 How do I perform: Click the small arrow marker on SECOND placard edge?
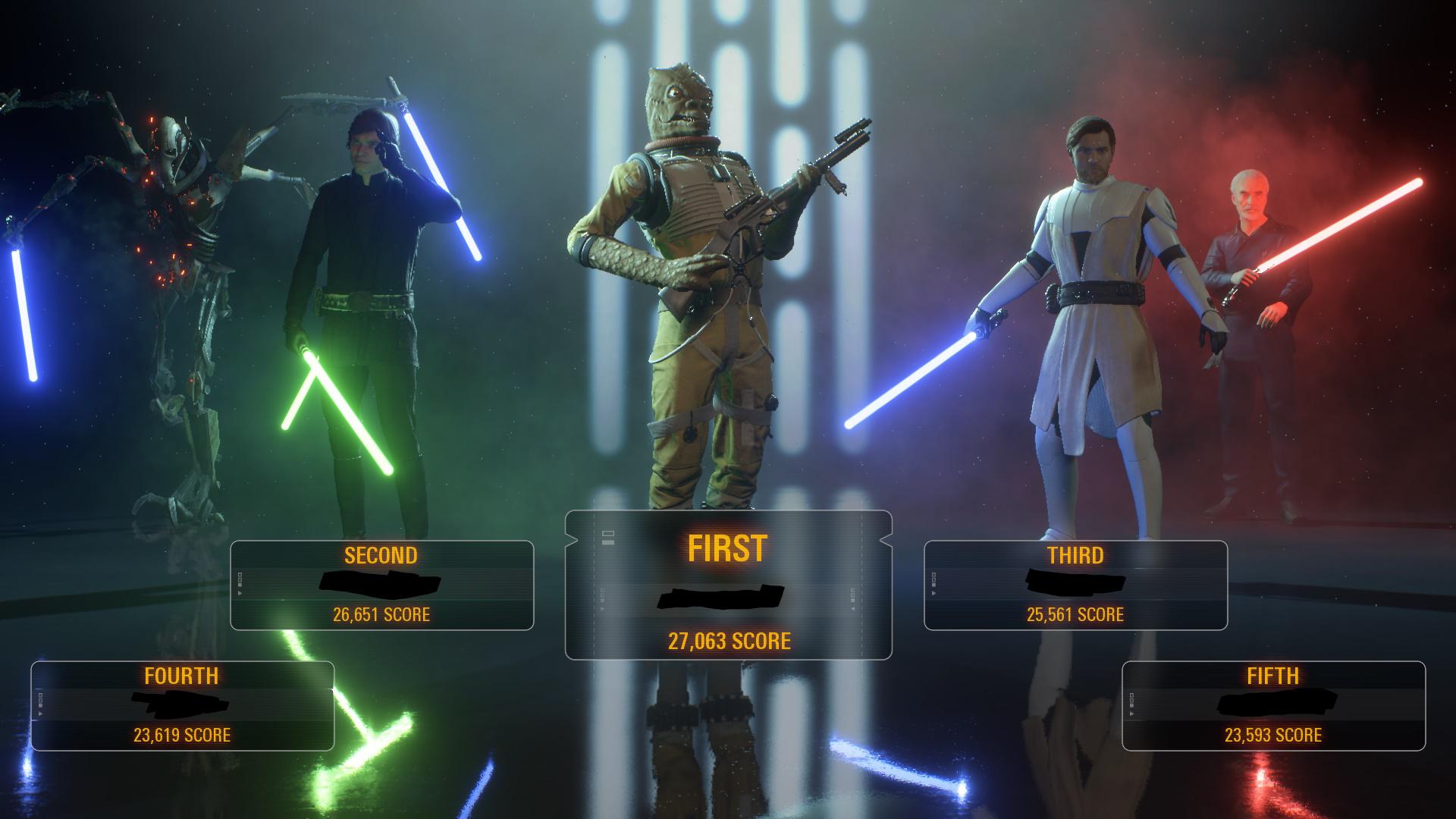pyautogui.click(x=240, y=593)
